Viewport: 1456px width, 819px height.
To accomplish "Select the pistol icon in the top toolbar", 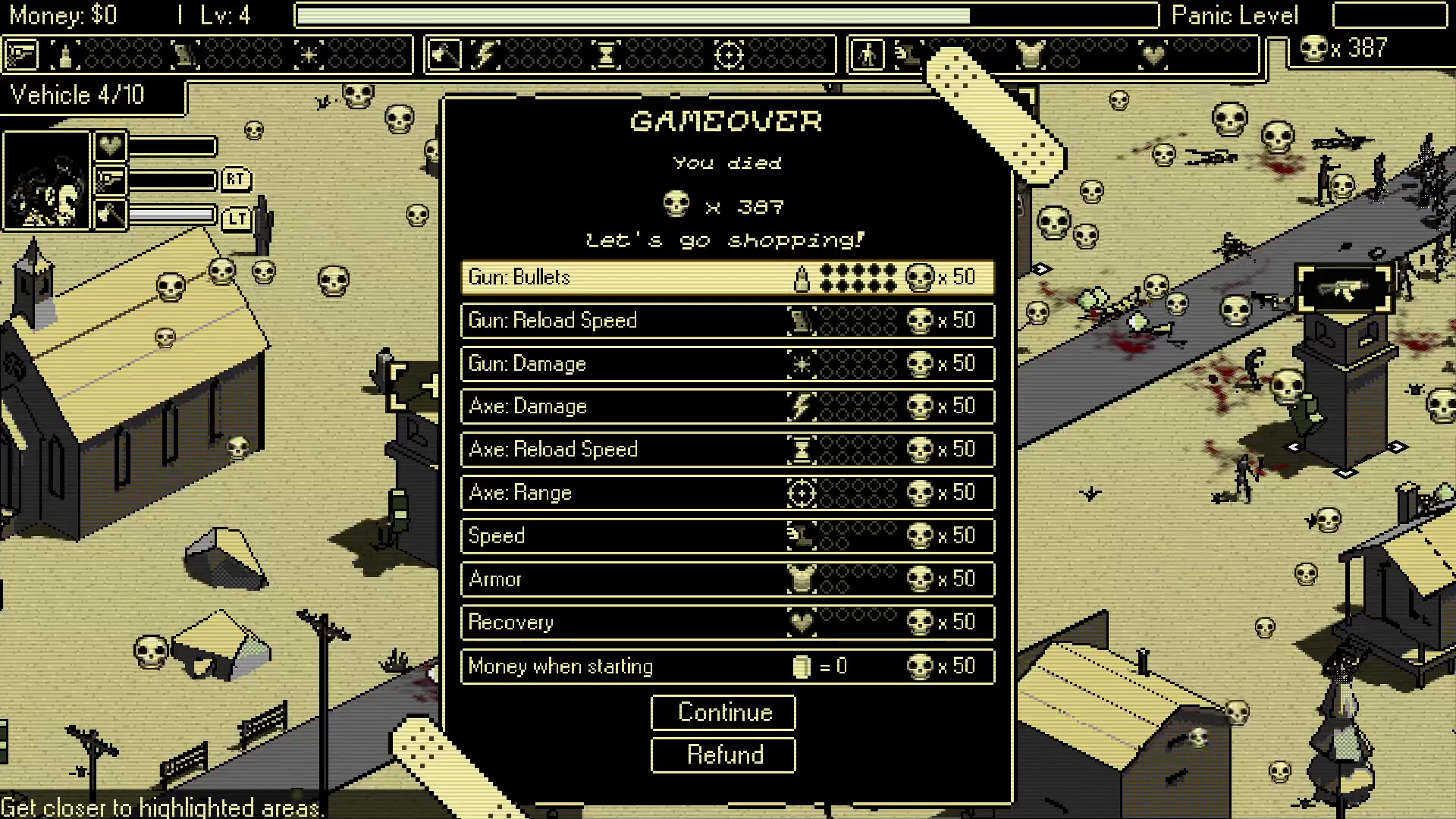I will pyautogui.click(x=20, y=53).
